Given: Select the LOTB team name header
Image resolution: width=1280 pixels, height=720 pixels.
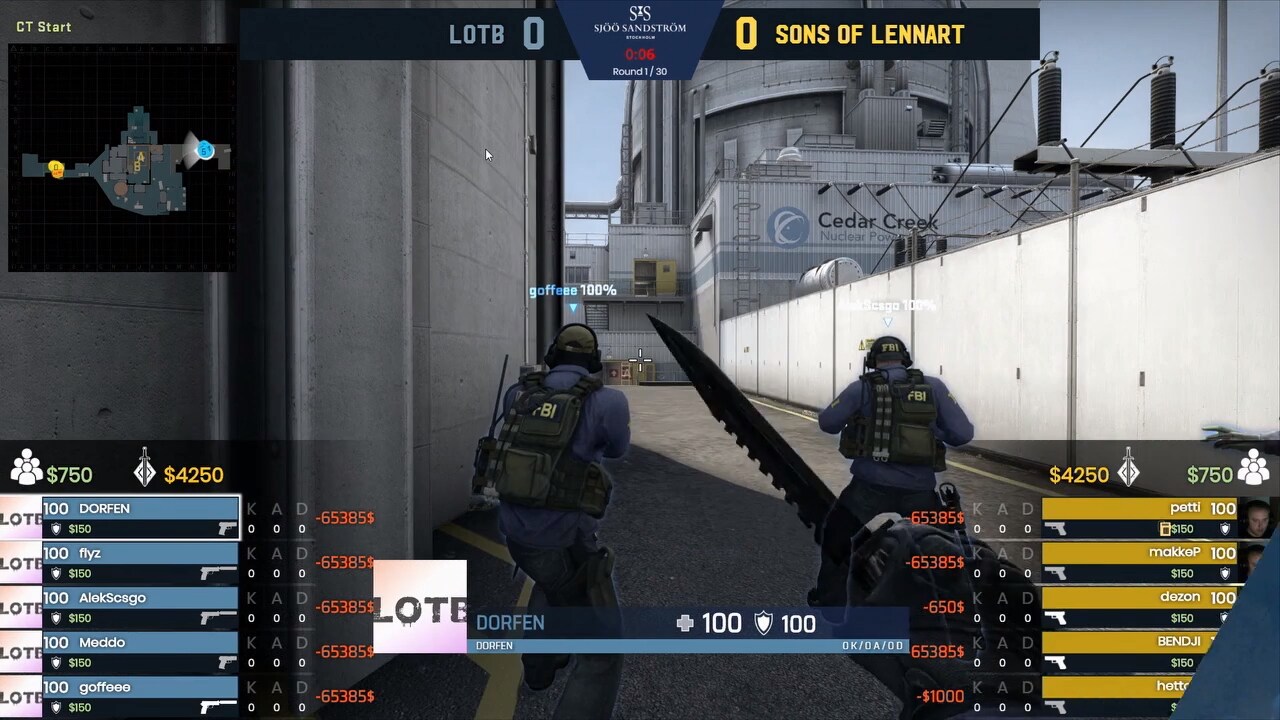Looking at the screenshot, I should [x=479, y=33].
